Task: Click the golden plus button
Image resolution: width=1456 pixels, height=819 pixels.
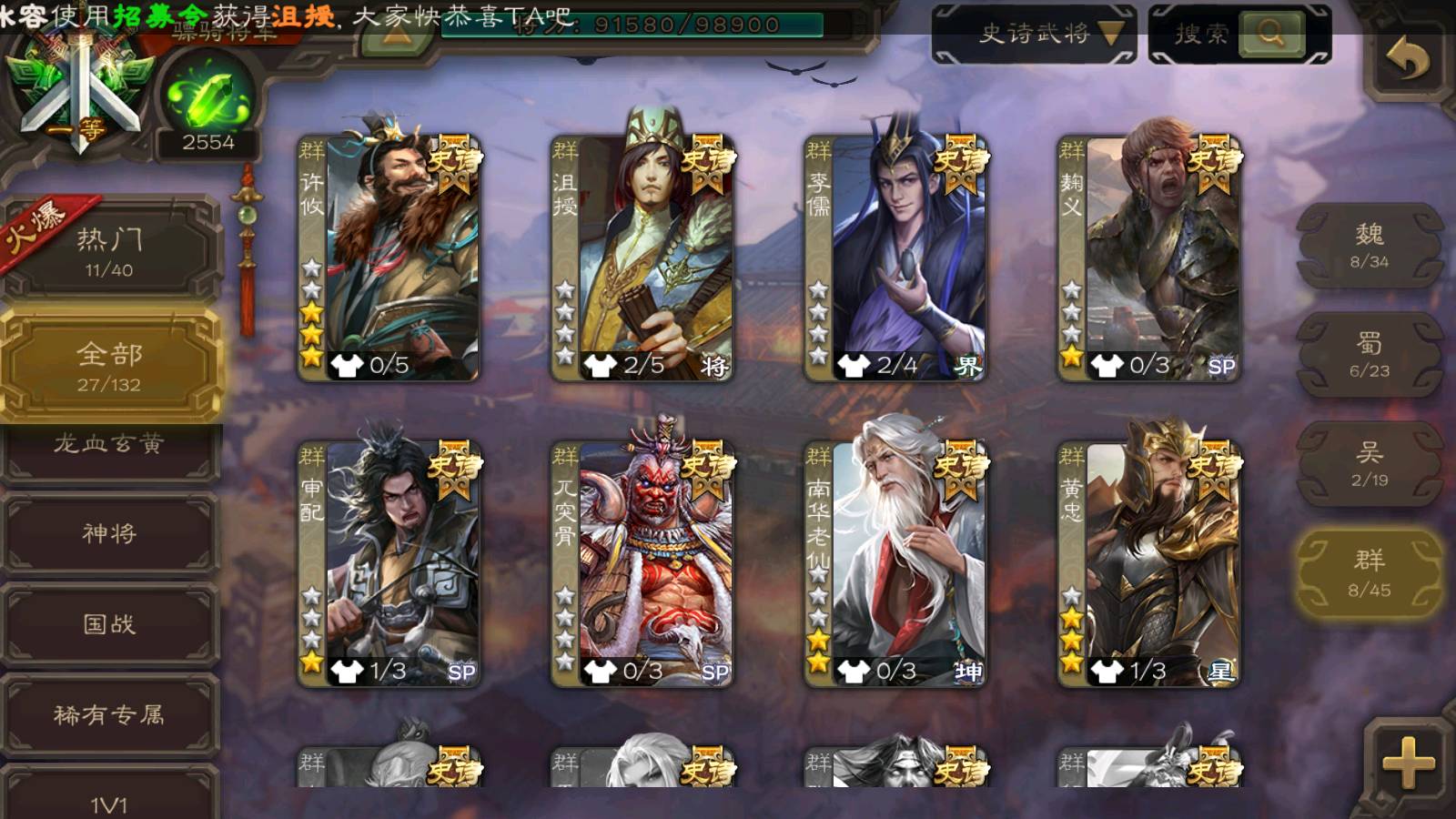Action: (x=1407, y=761)
